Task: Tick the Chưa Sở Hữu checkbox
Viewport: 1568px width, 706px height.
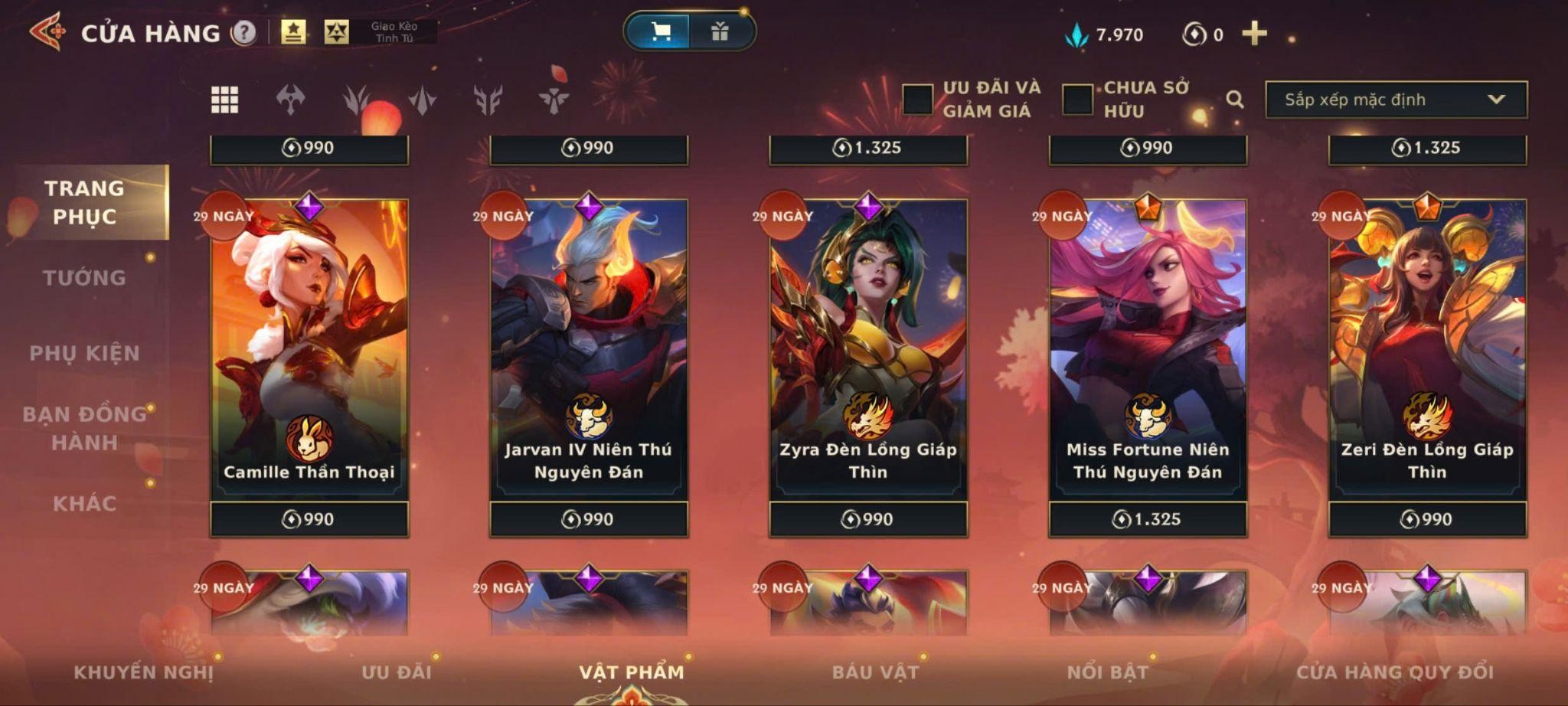Action: [1077, 100]
